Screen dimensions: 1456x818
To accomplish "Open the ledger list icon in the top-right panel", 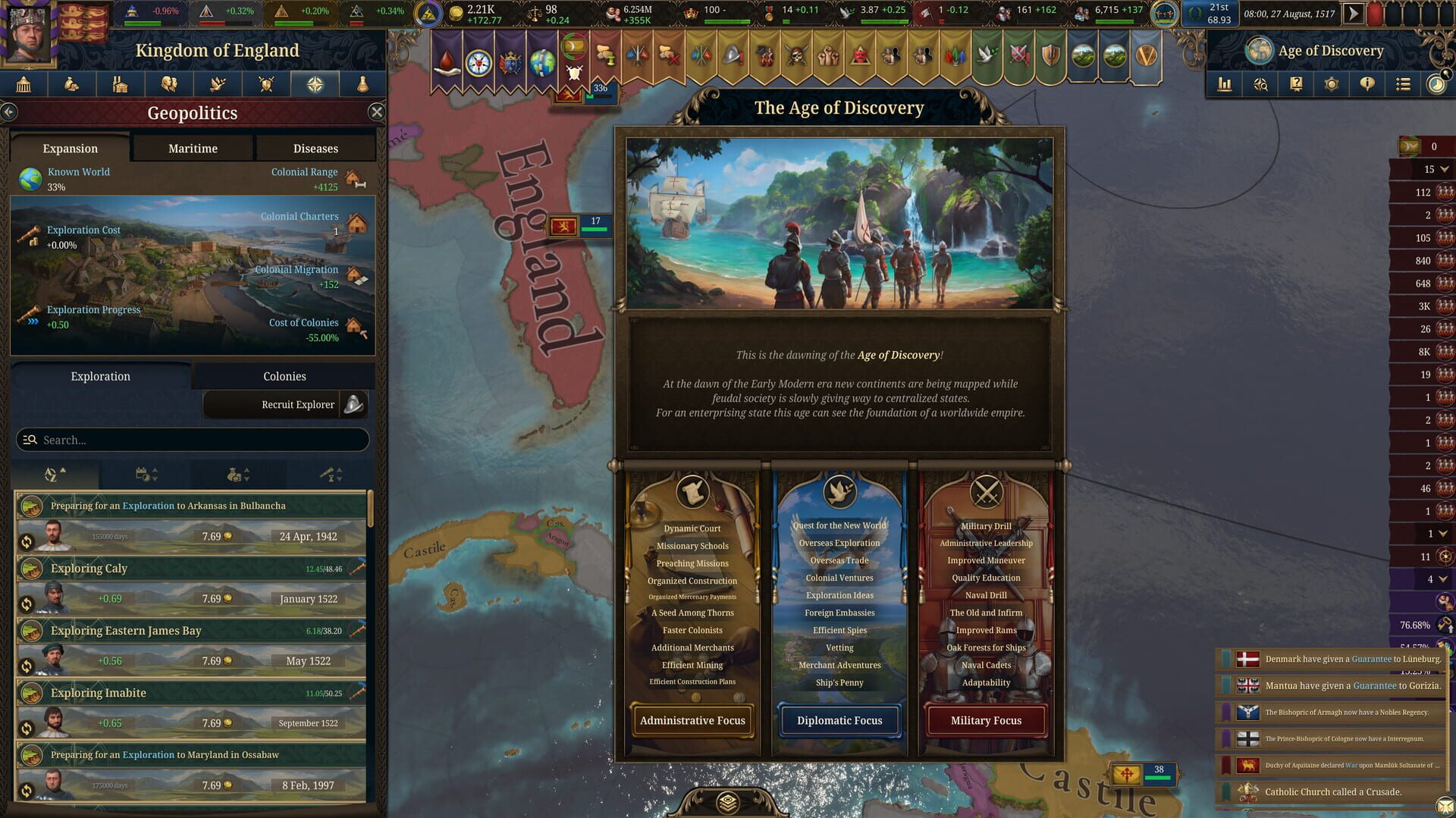I will 1403,84.
